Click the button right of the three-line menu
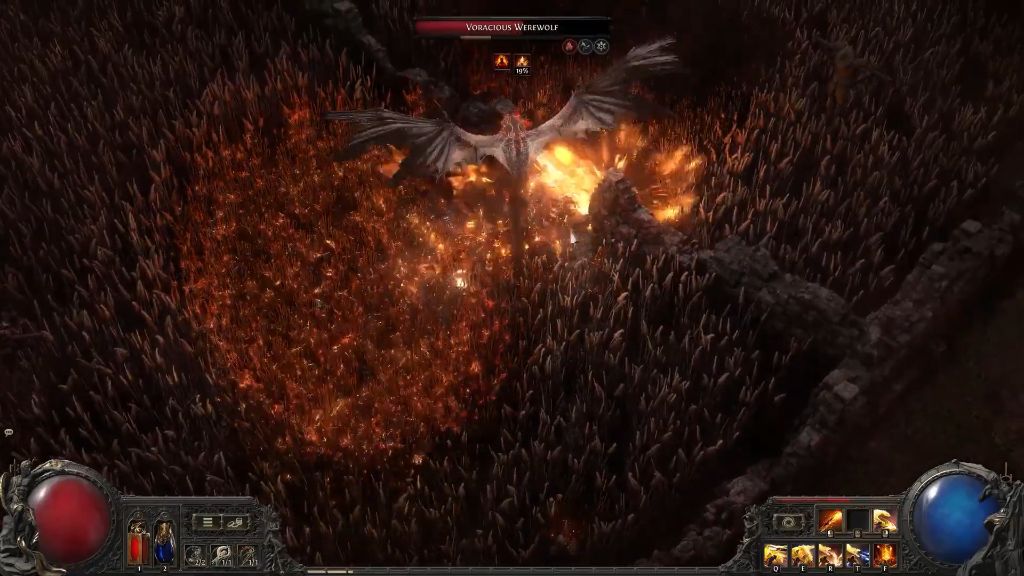1024x576 pixels. tap(235, 521)
